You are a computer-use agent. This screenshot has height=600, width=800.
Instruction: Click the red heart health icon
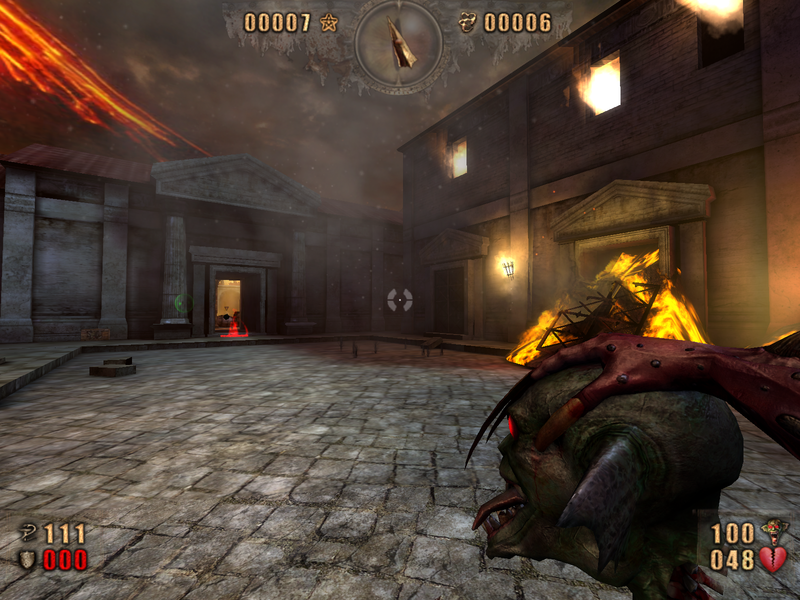[772, 559]
